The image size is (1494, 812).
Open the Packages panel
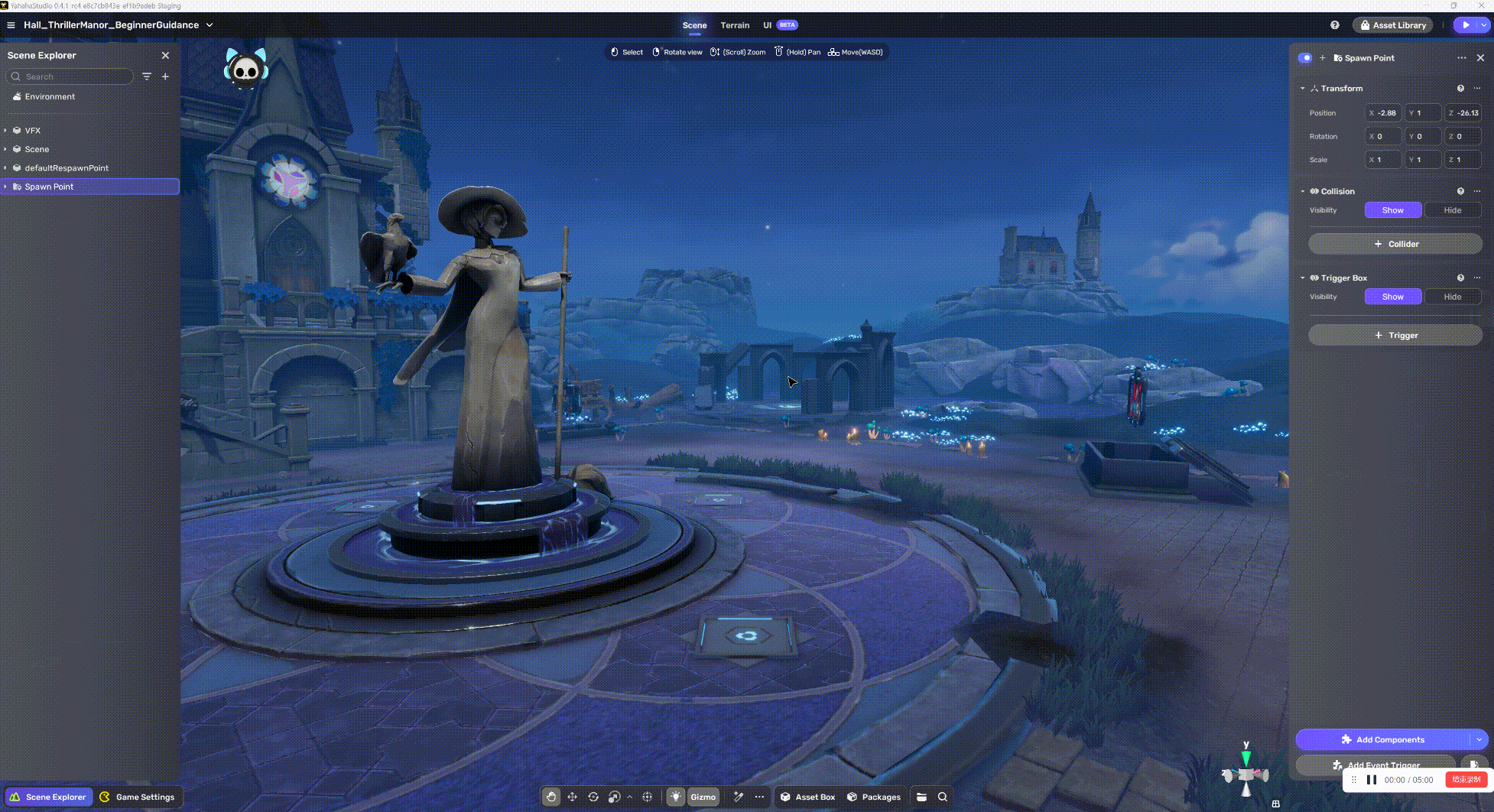[x=874, y=797]
